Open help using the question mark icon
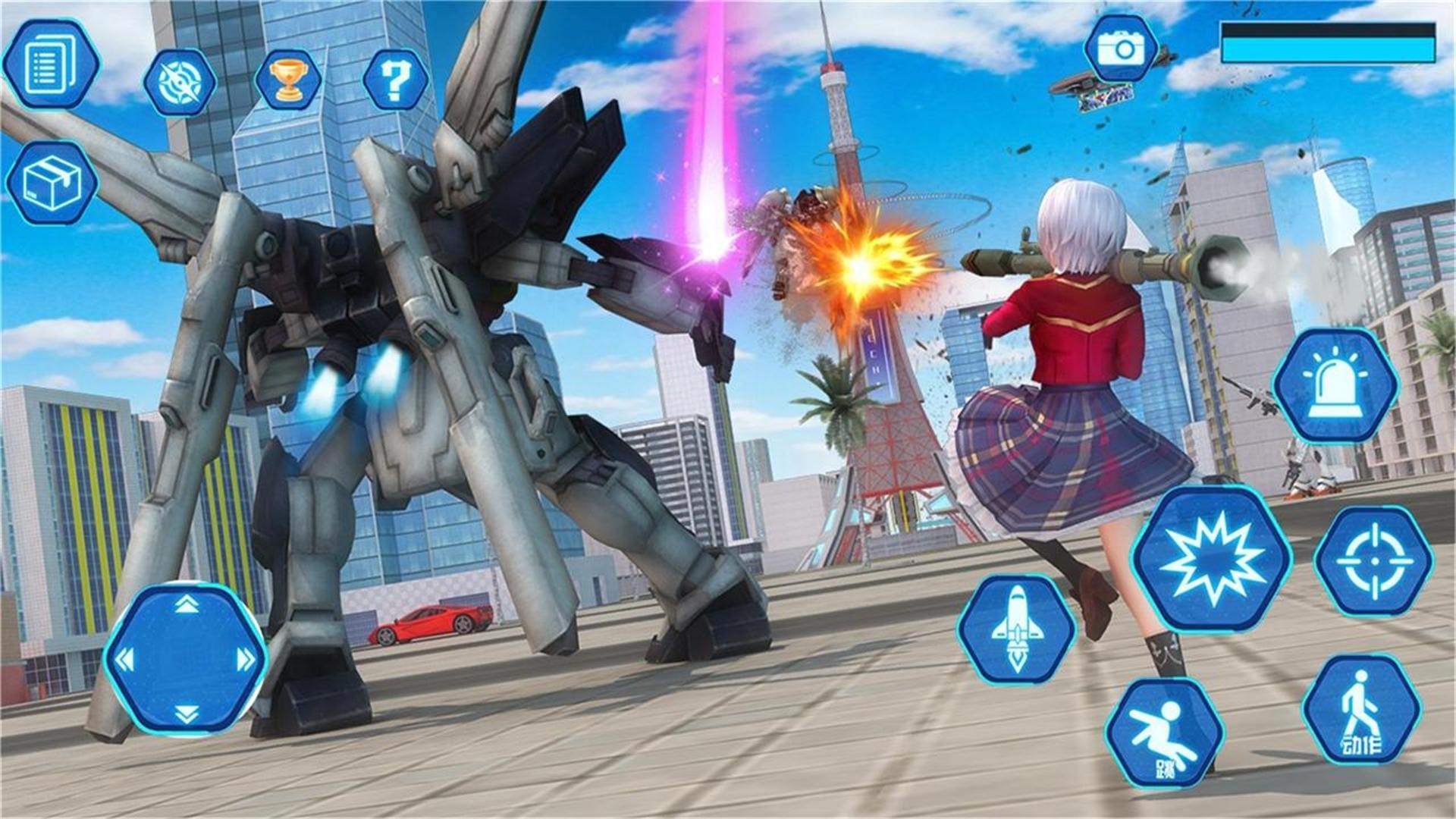The height and width of the screenshot is (819, 1456). pyautogui.click(x=394, y=78)
